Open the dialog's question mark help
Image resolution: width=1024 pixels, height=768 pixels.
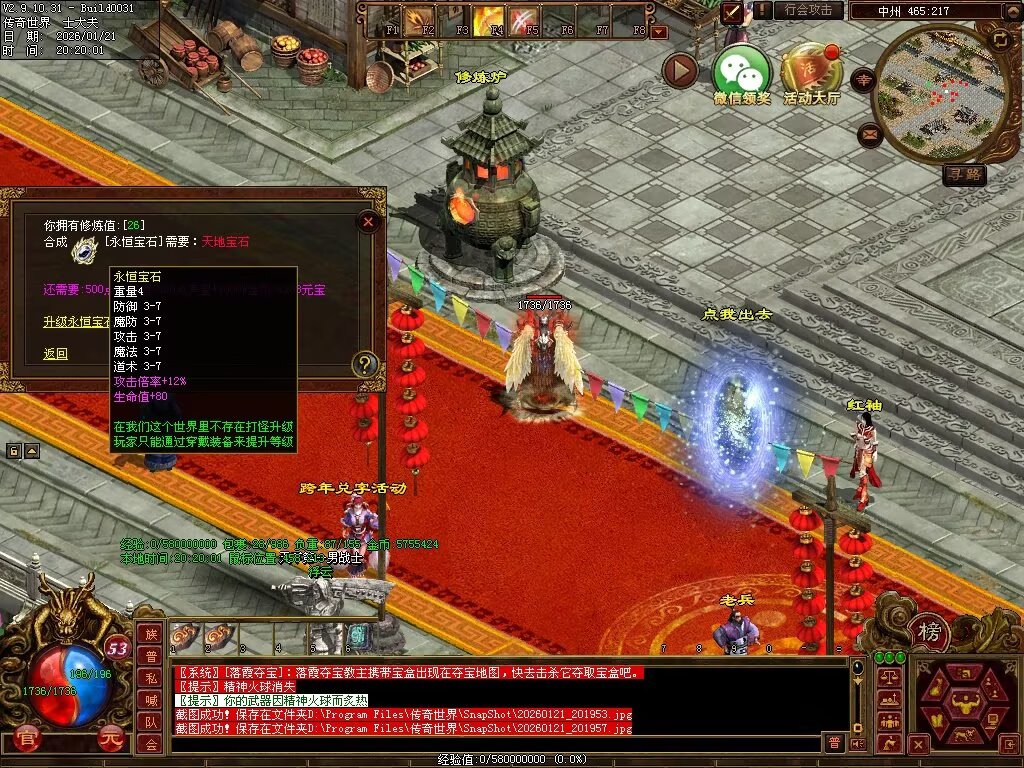367,364
